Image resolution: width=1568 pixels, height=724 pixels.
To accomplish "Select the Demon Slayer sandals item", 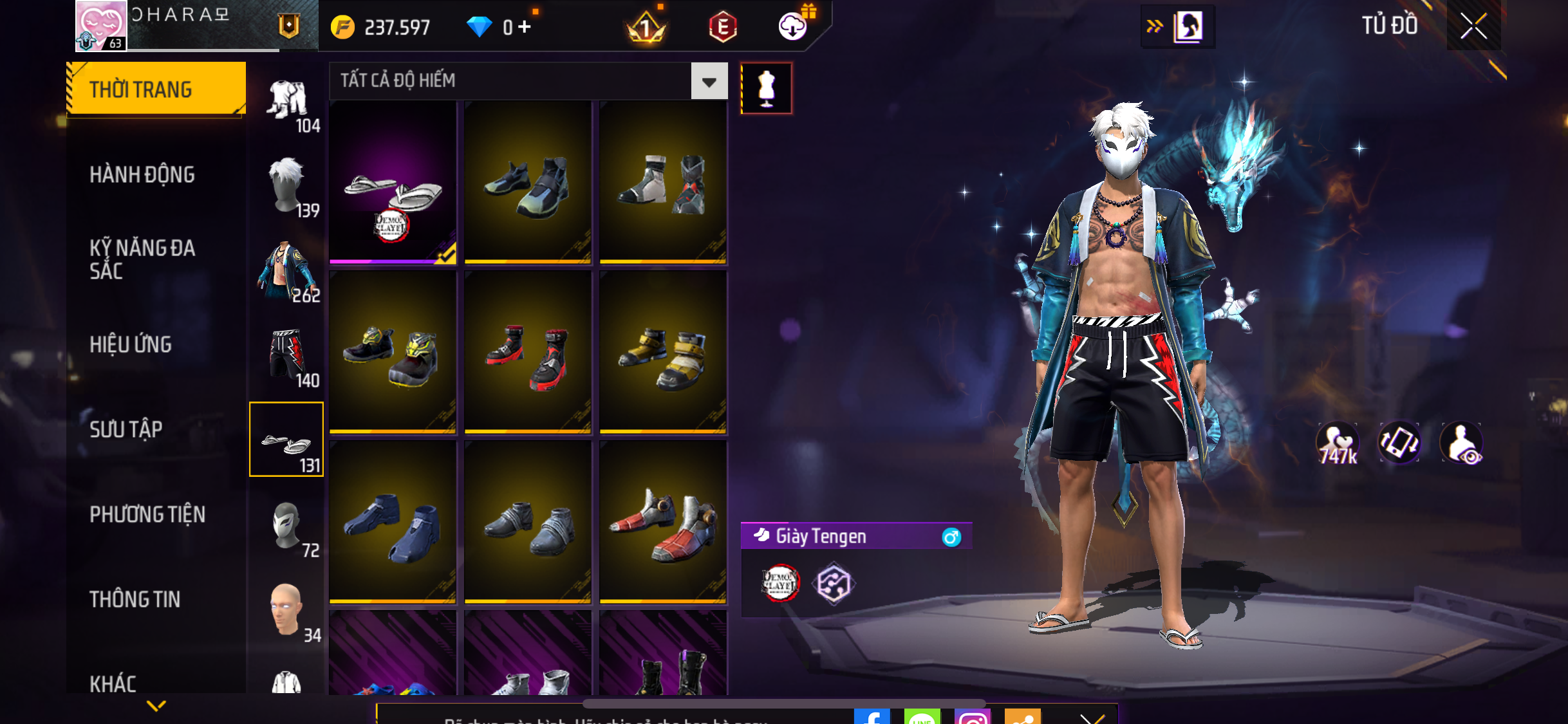I will 393,182.
